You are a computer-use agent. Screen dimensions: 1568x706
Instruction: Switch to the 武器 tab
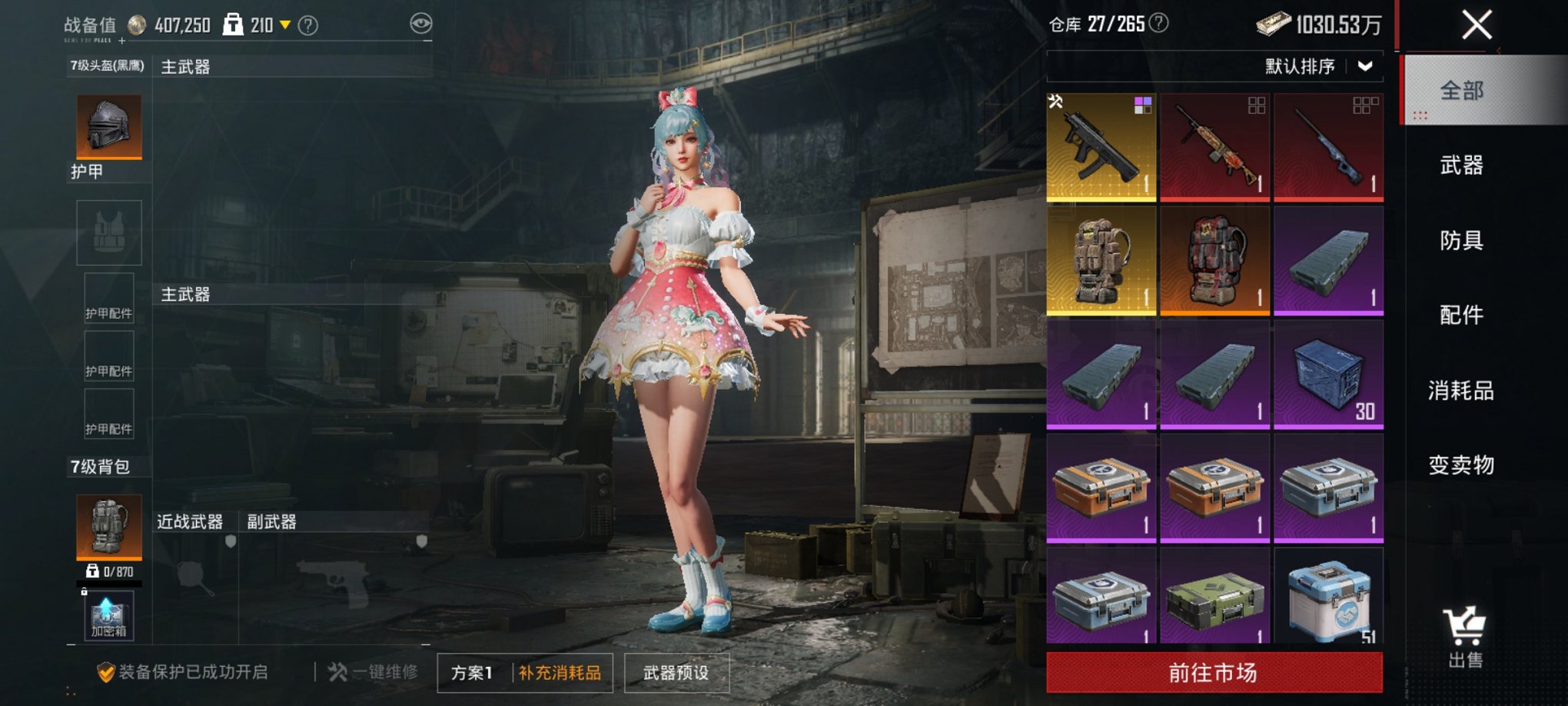click(x=1477, y=165)
